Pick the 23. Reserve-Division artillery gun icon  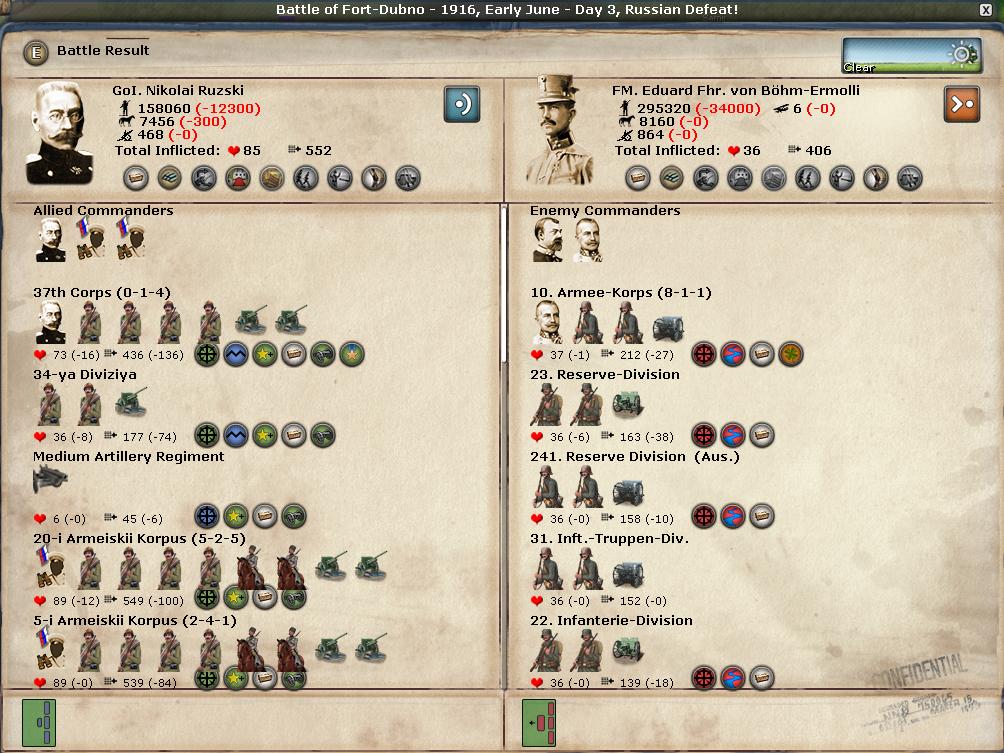pyautogui.click(x=627, y=404)
